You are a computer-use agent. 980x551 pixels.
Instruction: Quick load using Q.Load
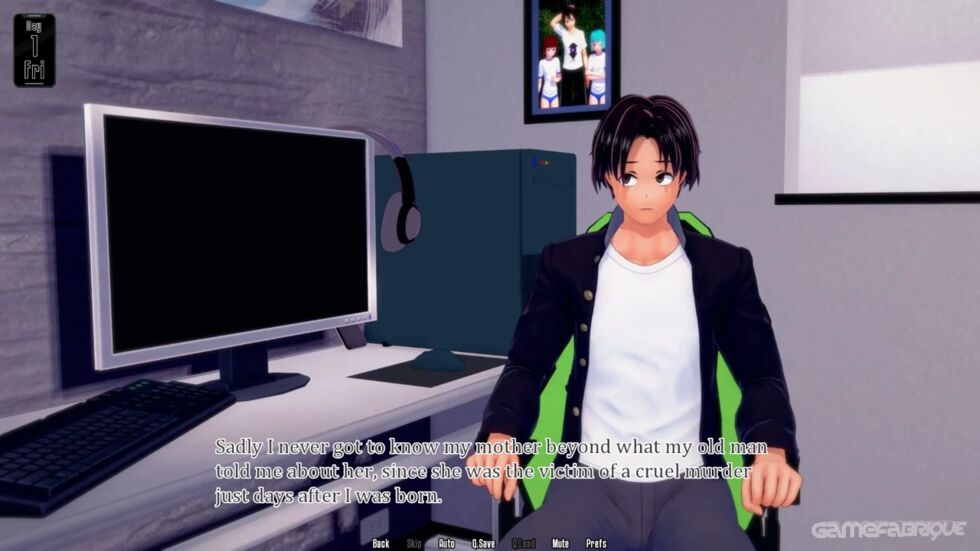[x=524, y=543]
